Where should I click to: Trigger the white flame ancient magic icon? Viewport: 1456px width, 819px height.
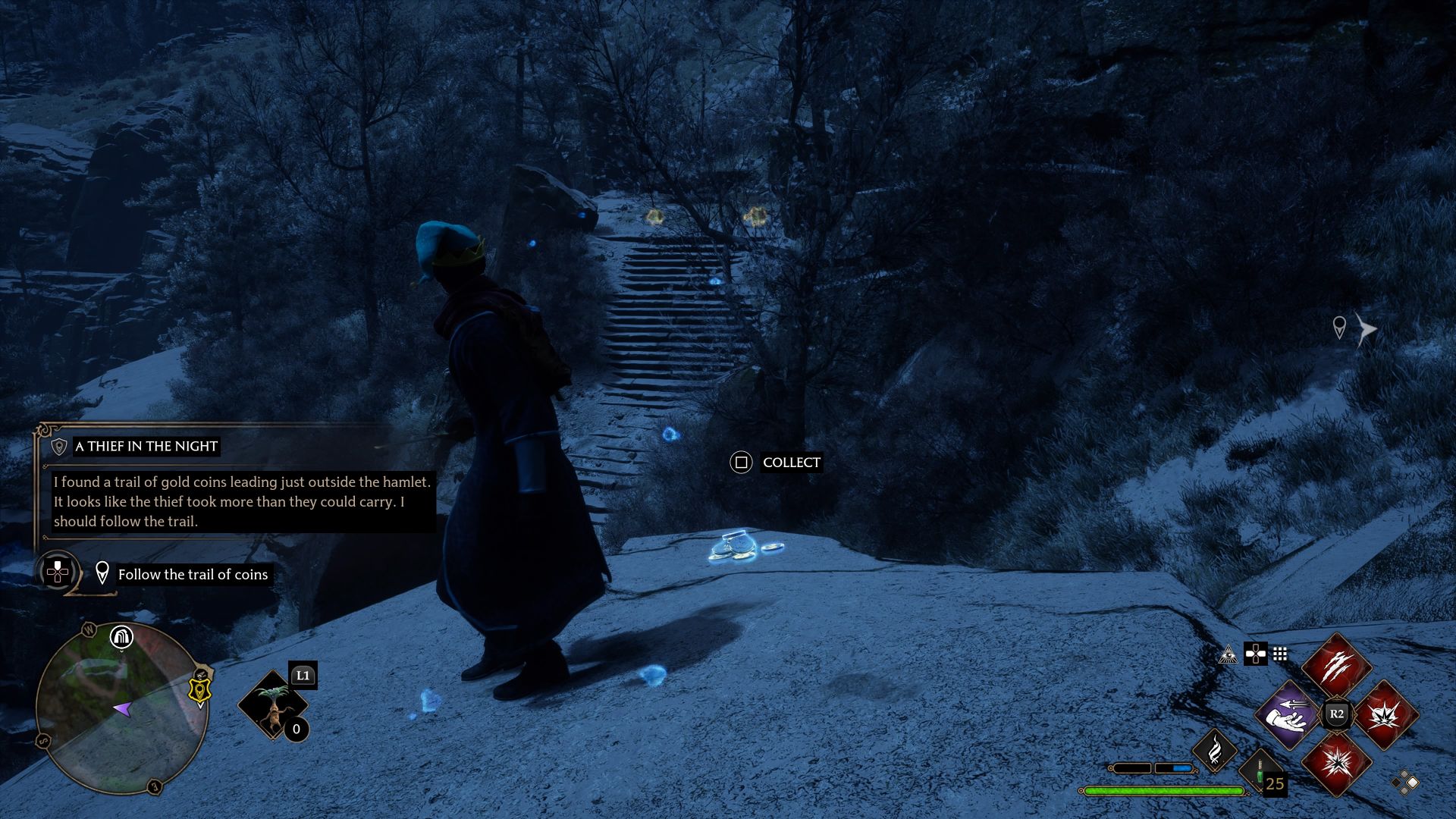point(1215,749)
